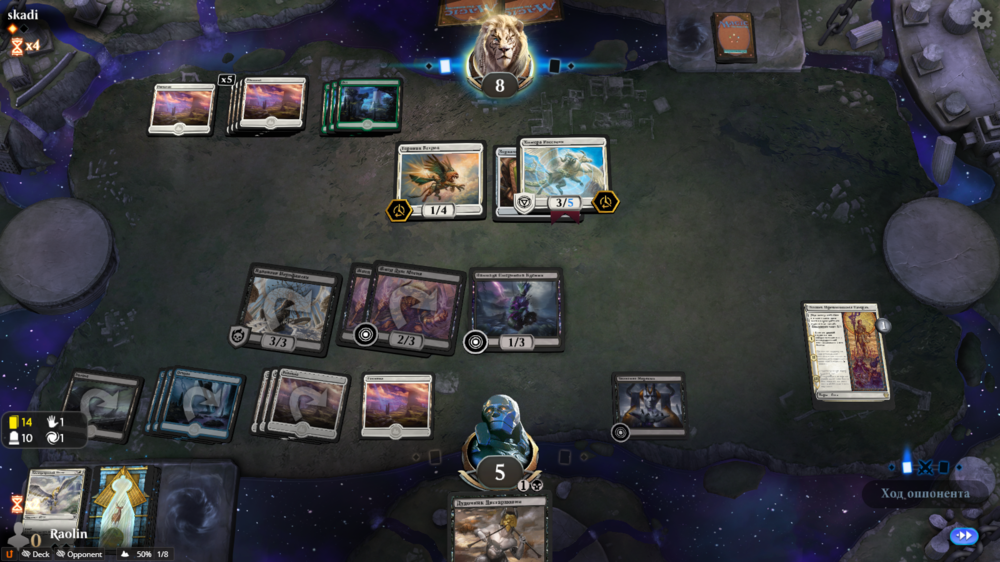Select the horned figure artifact card
Viewport: 1000px width, 562px height.
pyautogui.click(x=648, y=405)
